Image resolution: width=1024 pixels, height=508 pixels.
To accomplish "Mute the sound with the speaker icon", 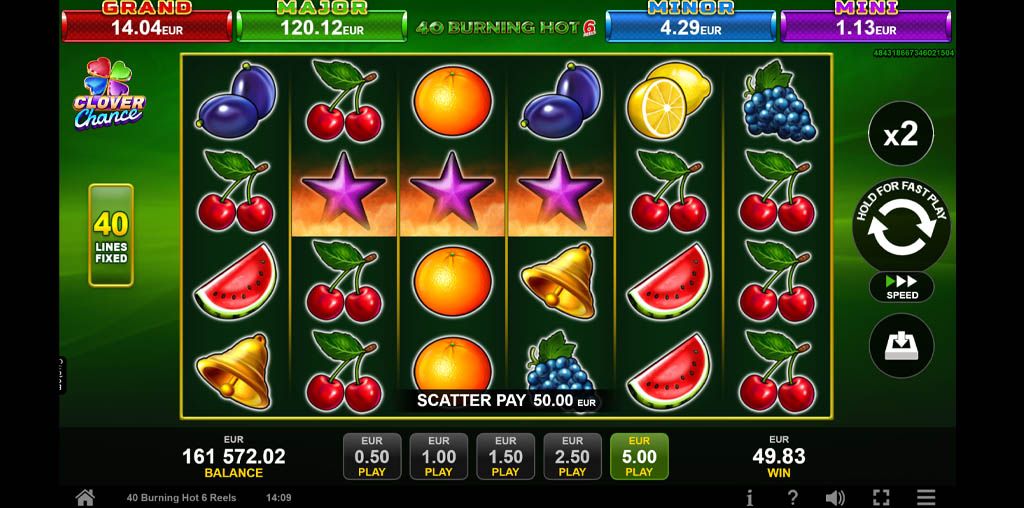I will (x=835, y=497).
